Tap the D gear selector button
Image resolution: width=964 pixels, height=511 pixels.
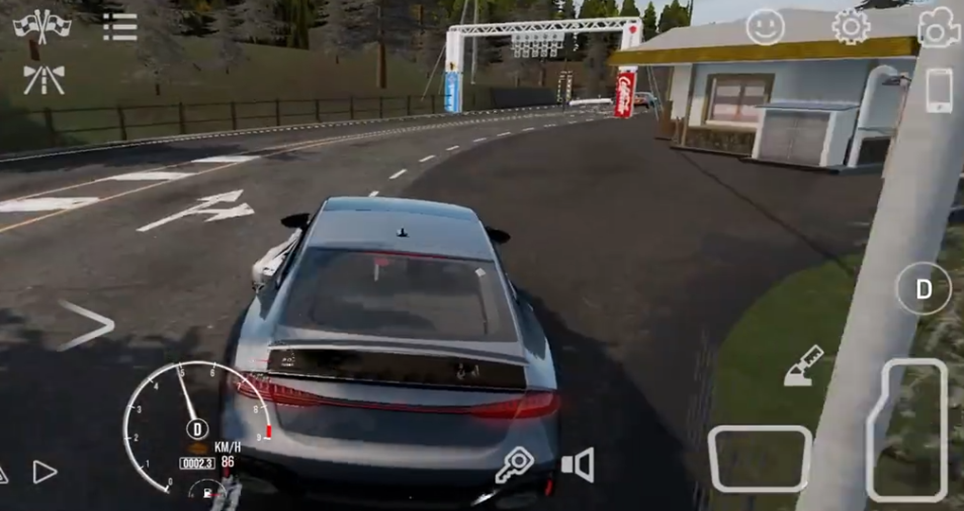pyautogui.click(x=923, y=289)
